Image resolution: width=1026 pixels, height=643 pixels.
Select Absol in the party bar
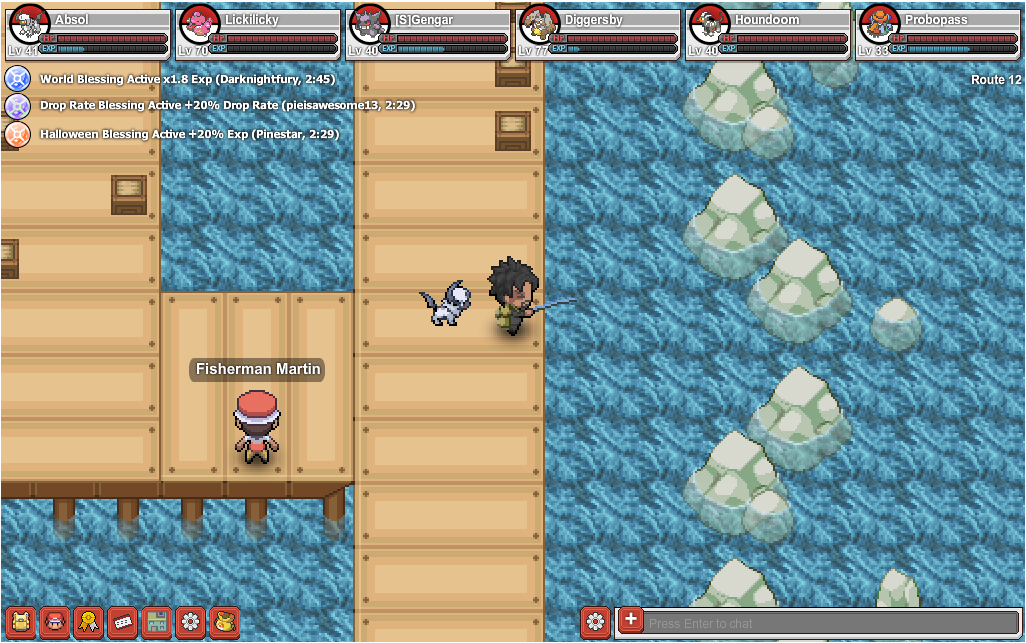click(x=87, y=34)
